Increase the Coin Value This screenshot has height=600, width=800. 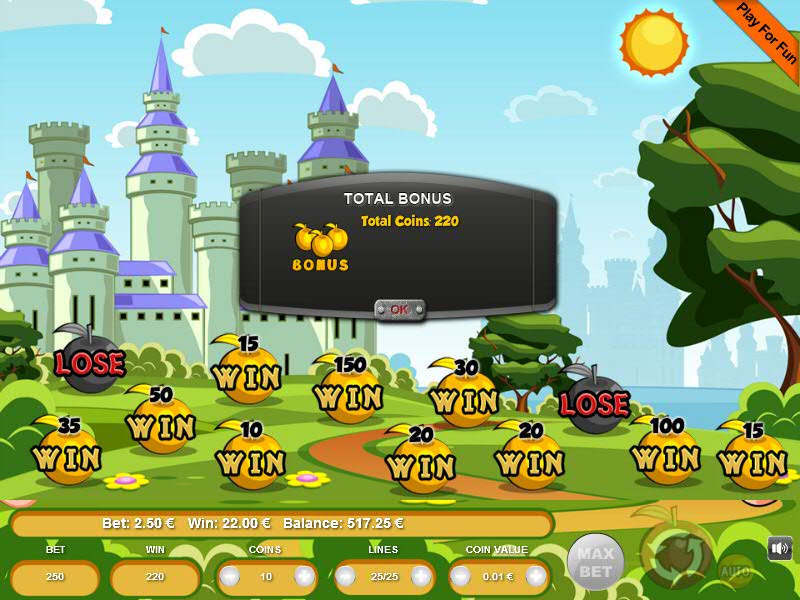(x=537, y=577)
